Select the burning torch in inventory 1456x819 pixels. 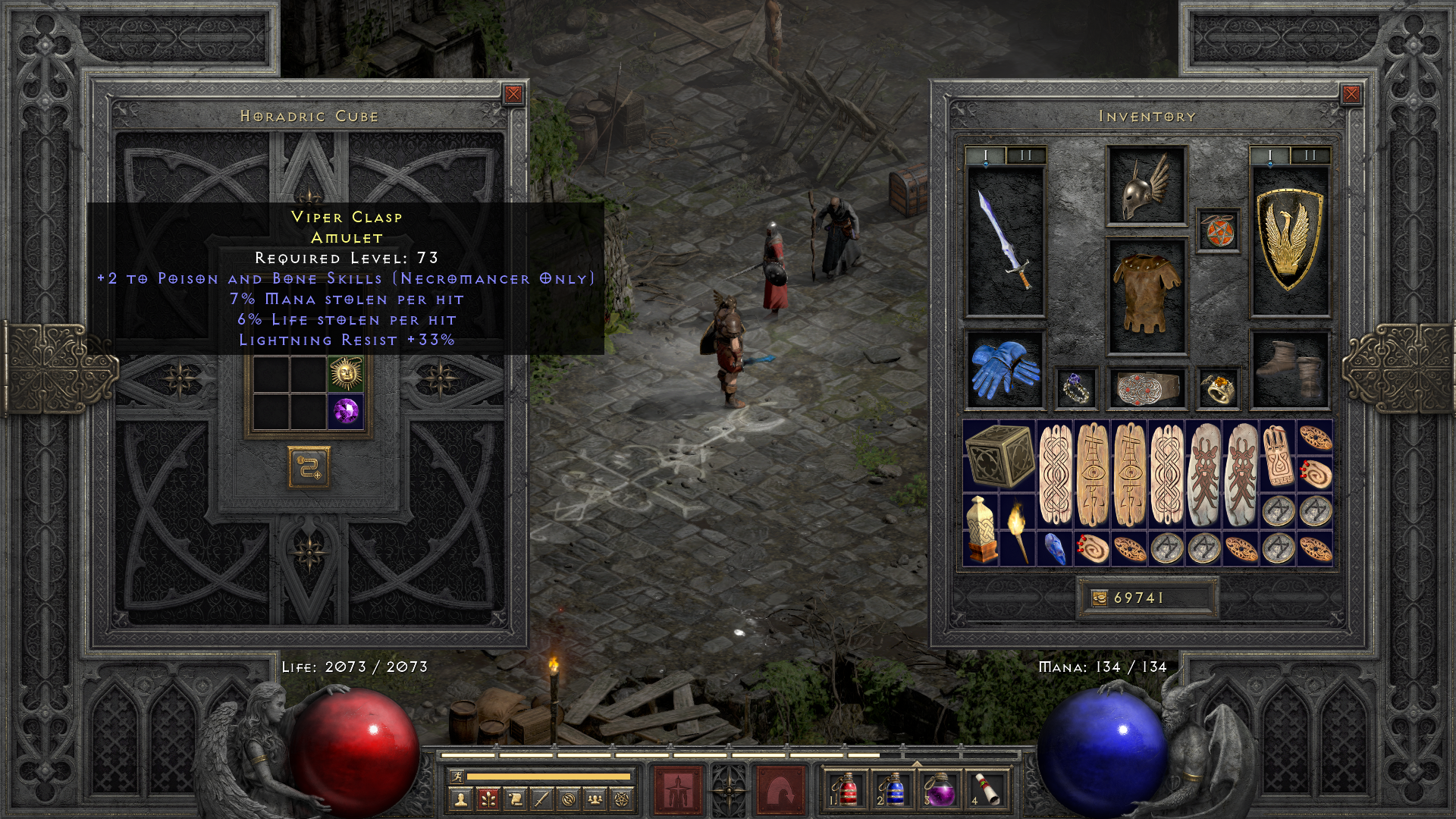pyautogui.click(x=1018, y=529)
